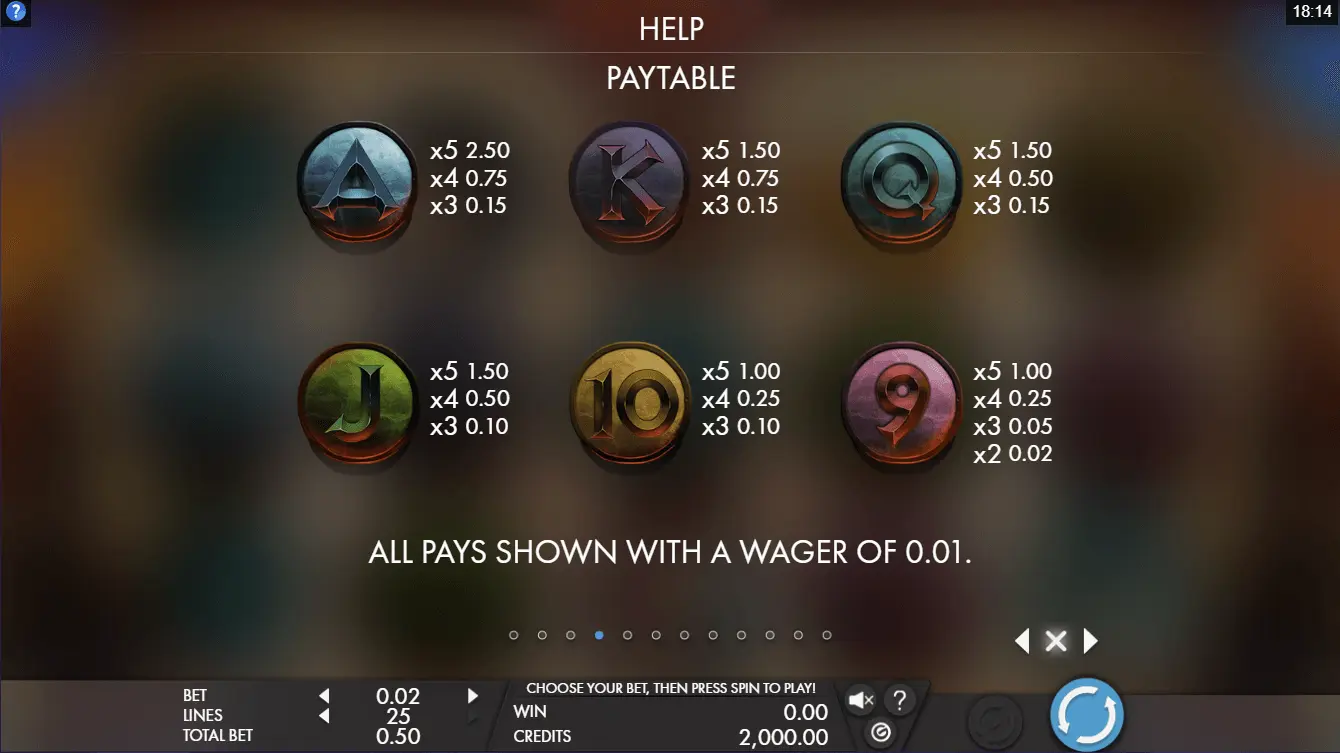
Task: Go back to the previous help page
Action: coord(1022,641)
